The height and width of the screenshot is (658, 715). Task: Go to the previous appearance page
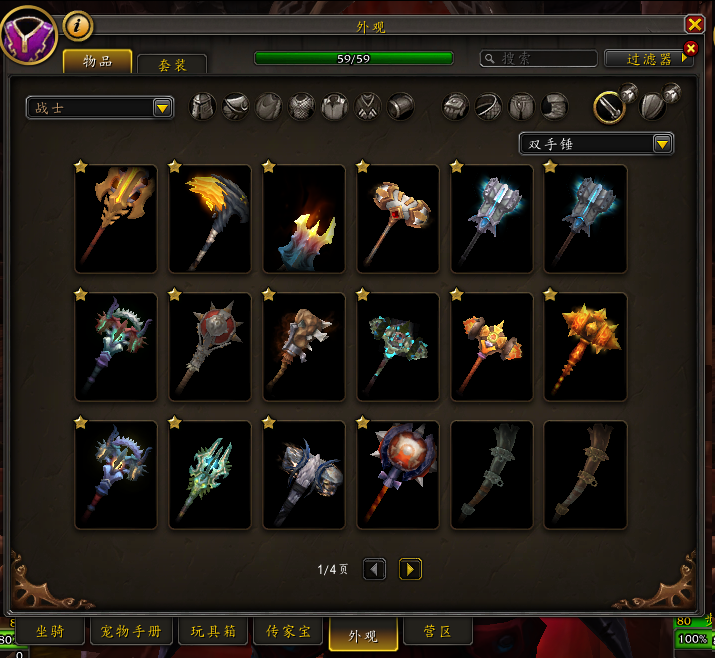(374, 569)
